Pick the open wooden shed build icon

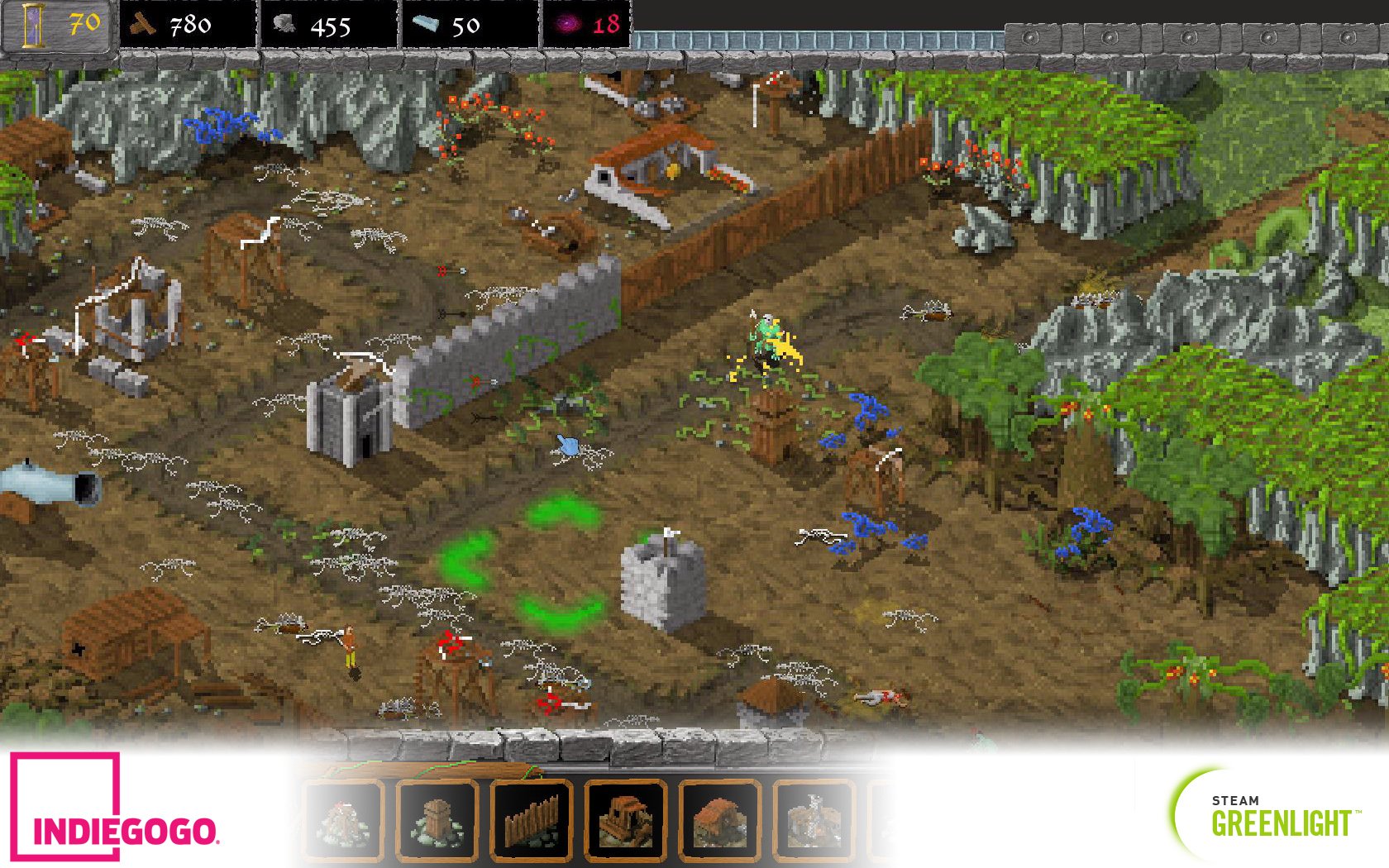point(626,821)
